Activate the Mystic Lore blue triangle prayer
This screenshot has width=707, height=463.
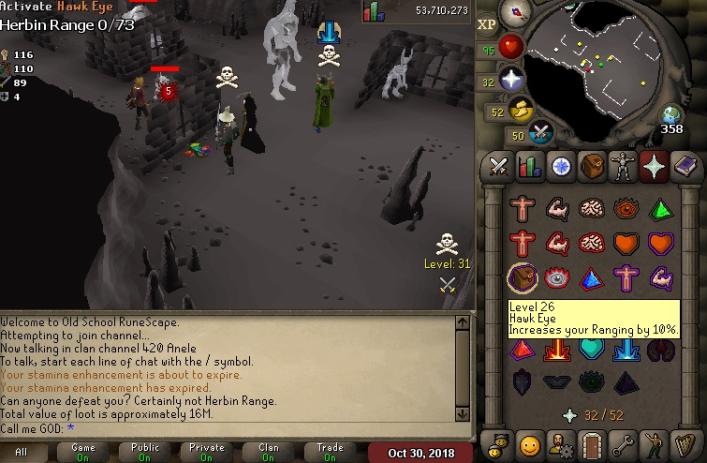592,277
